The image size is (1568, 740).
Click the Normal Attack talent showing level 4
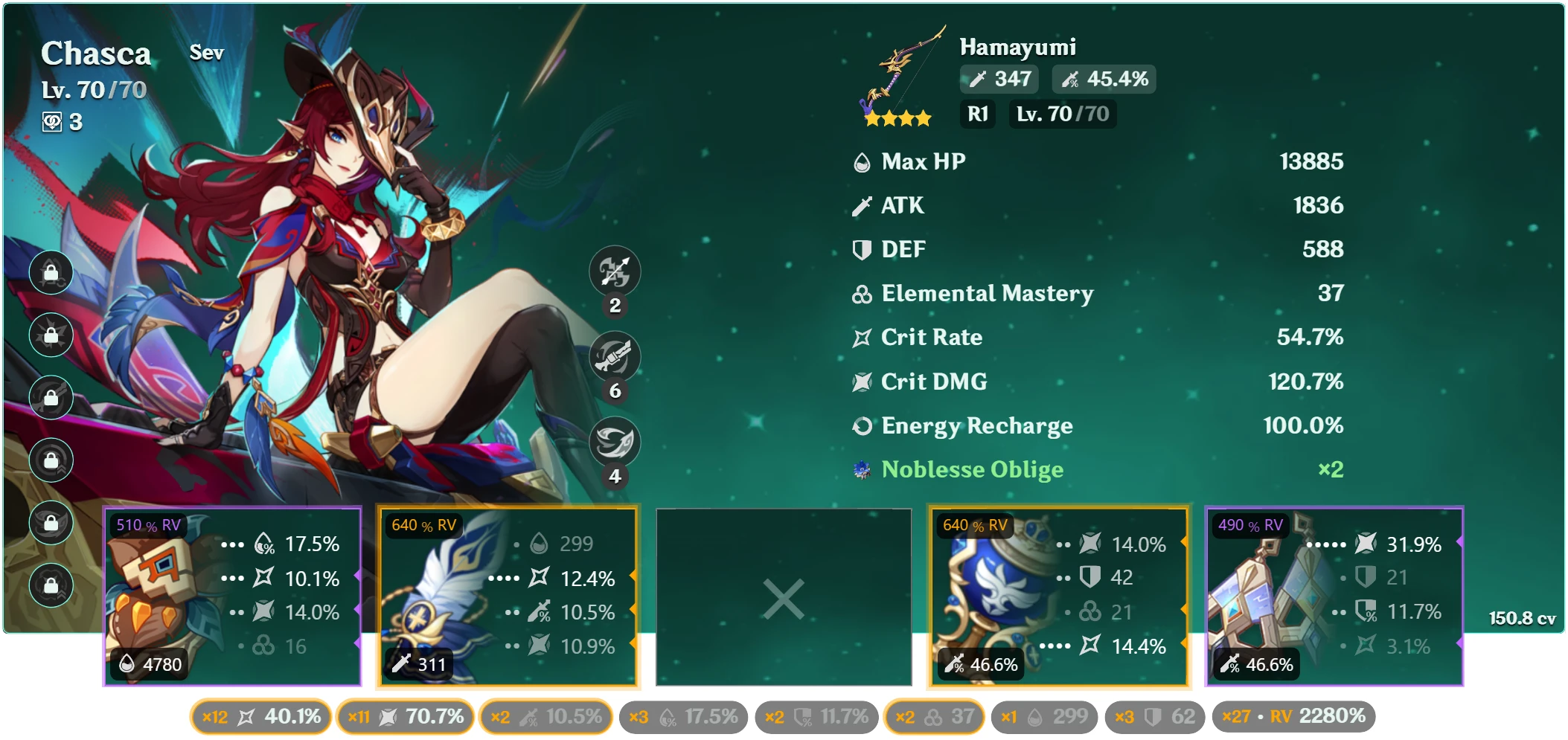(x=616, y=441)
